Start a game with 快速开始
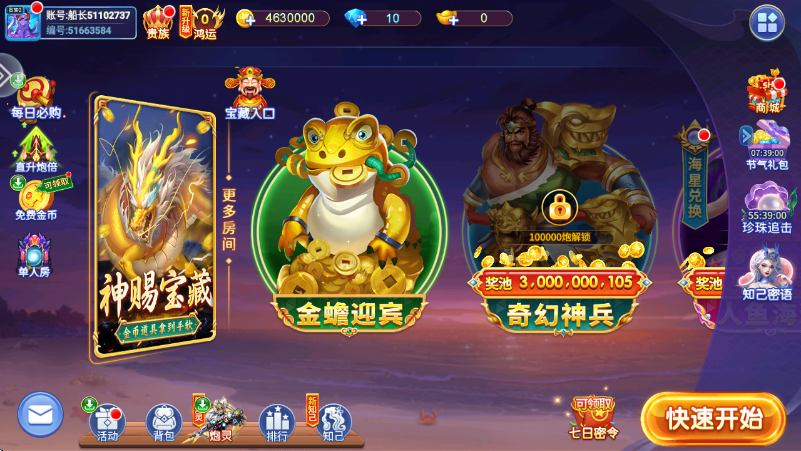 pyautogui.click(x=713, y=417)
